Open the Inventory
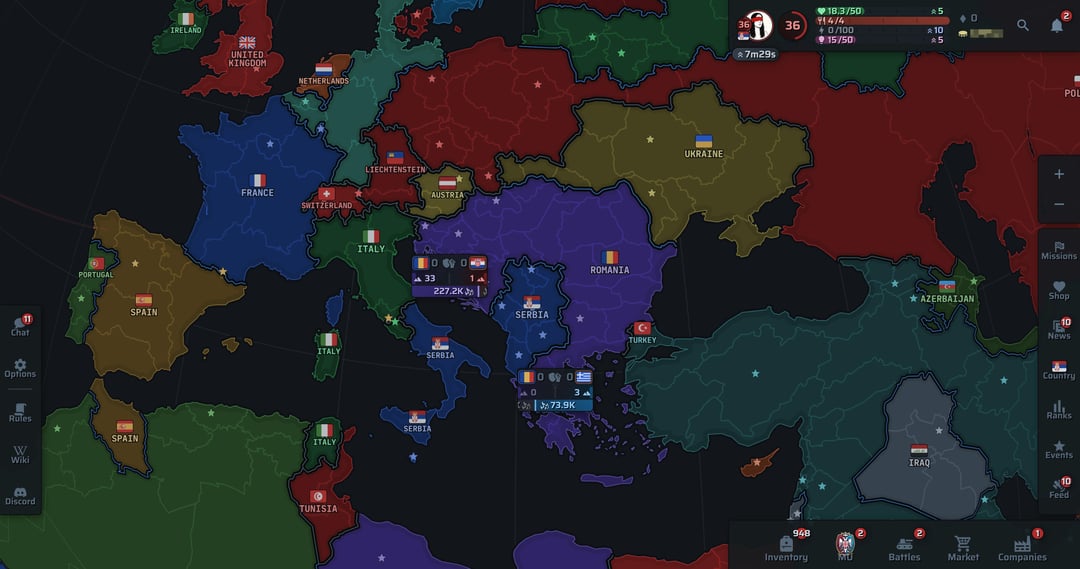Screen dimensions: 1080x569 786,547
